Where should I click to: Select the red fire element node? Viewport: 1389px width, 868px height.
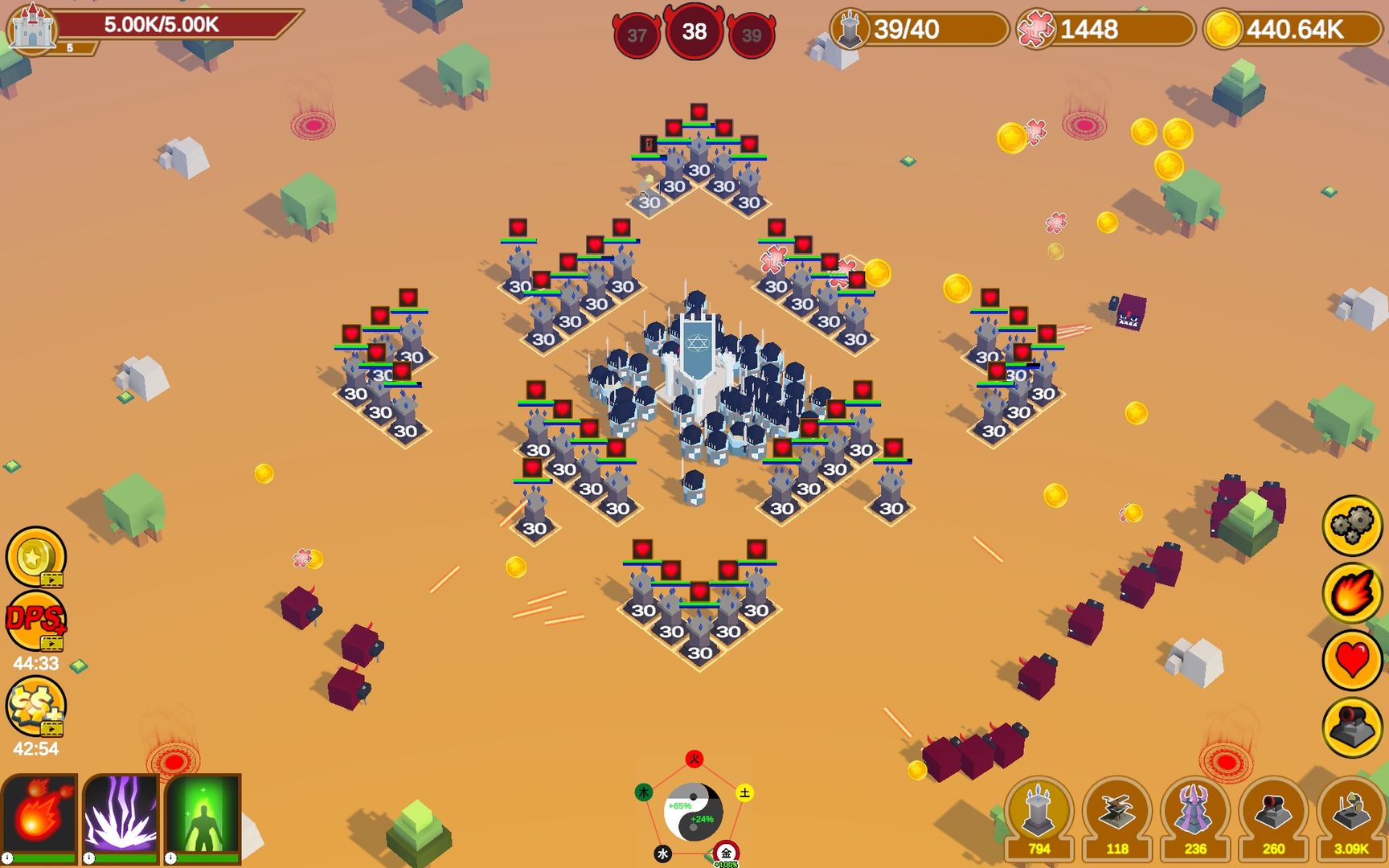(694, 759)
